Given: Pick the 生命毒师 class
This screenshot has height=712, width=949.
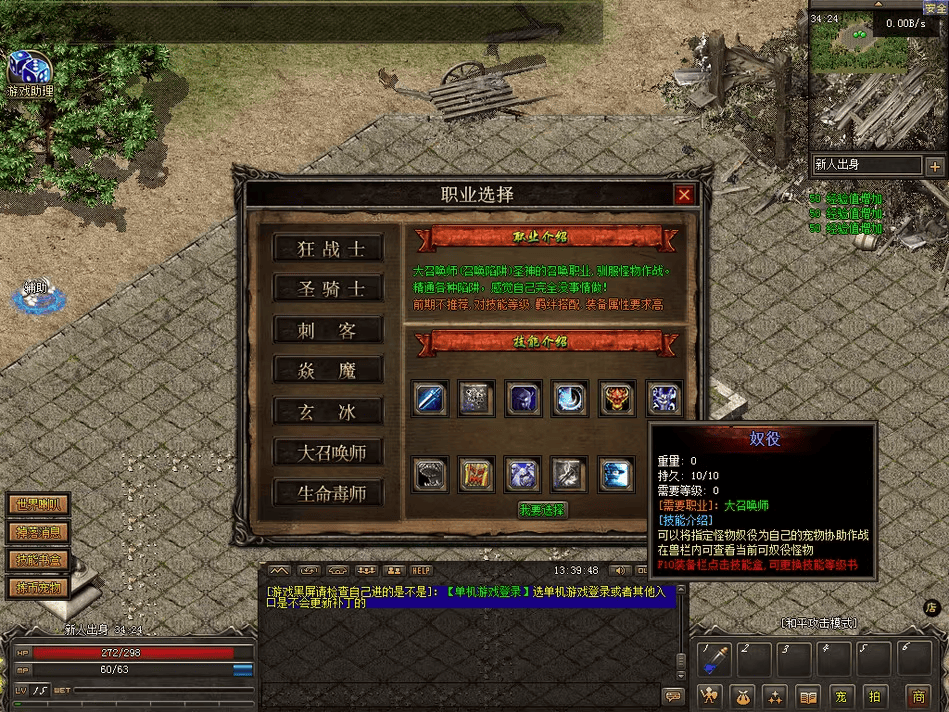Looking at the screenshot, I should (329, 493).
